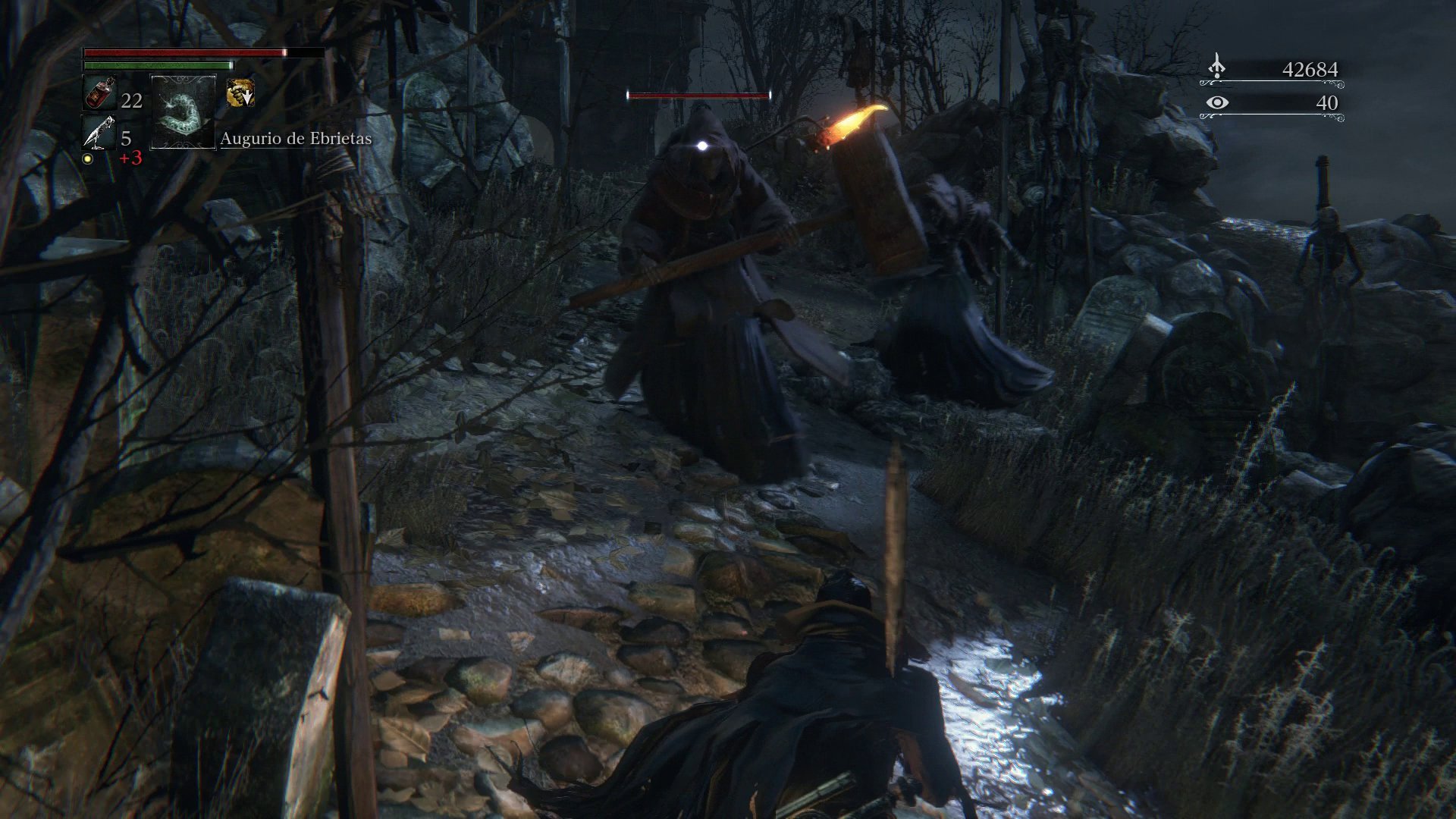Toggle the enemy health bar visibility
1456x819 pixels.
point(697,96)
